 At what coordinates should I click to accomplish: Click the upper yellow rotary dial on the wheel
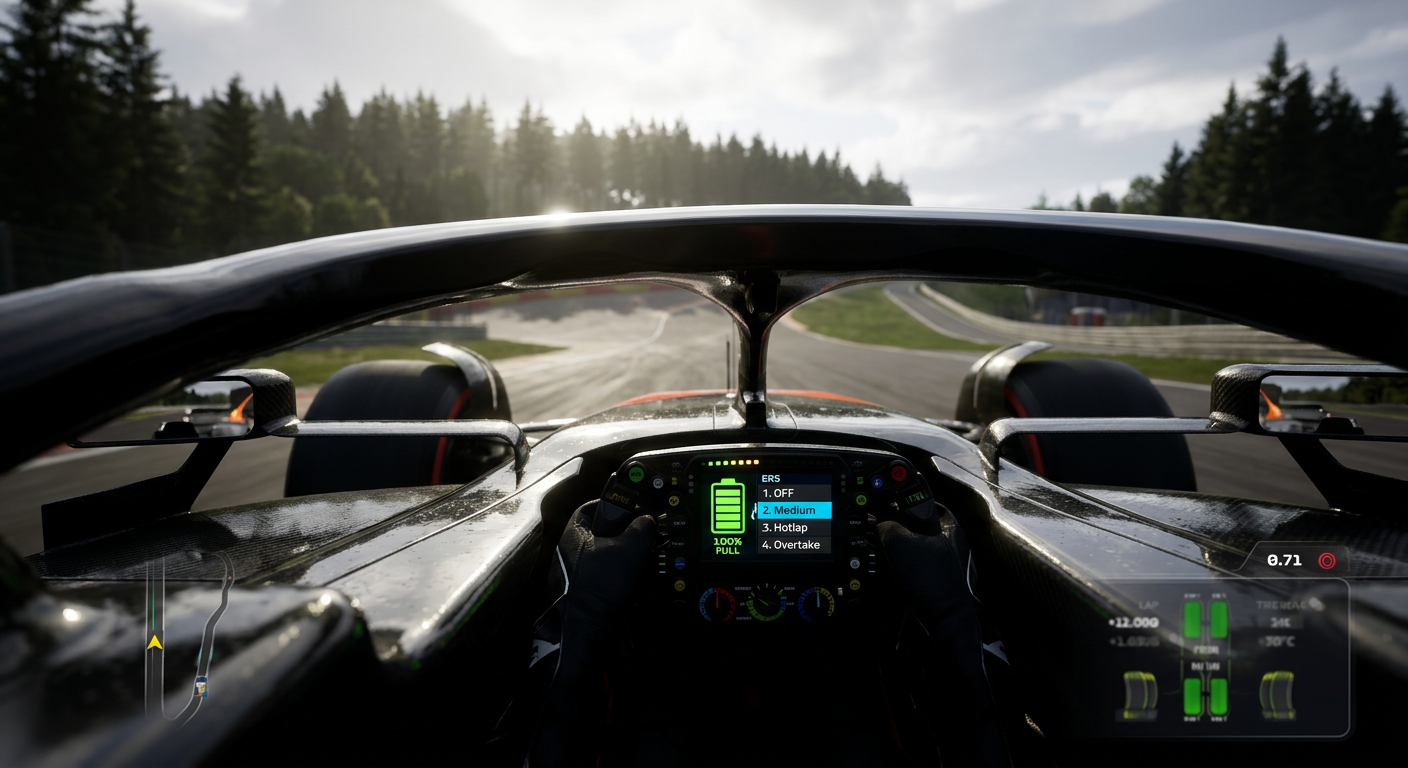[x=674, y=499]
